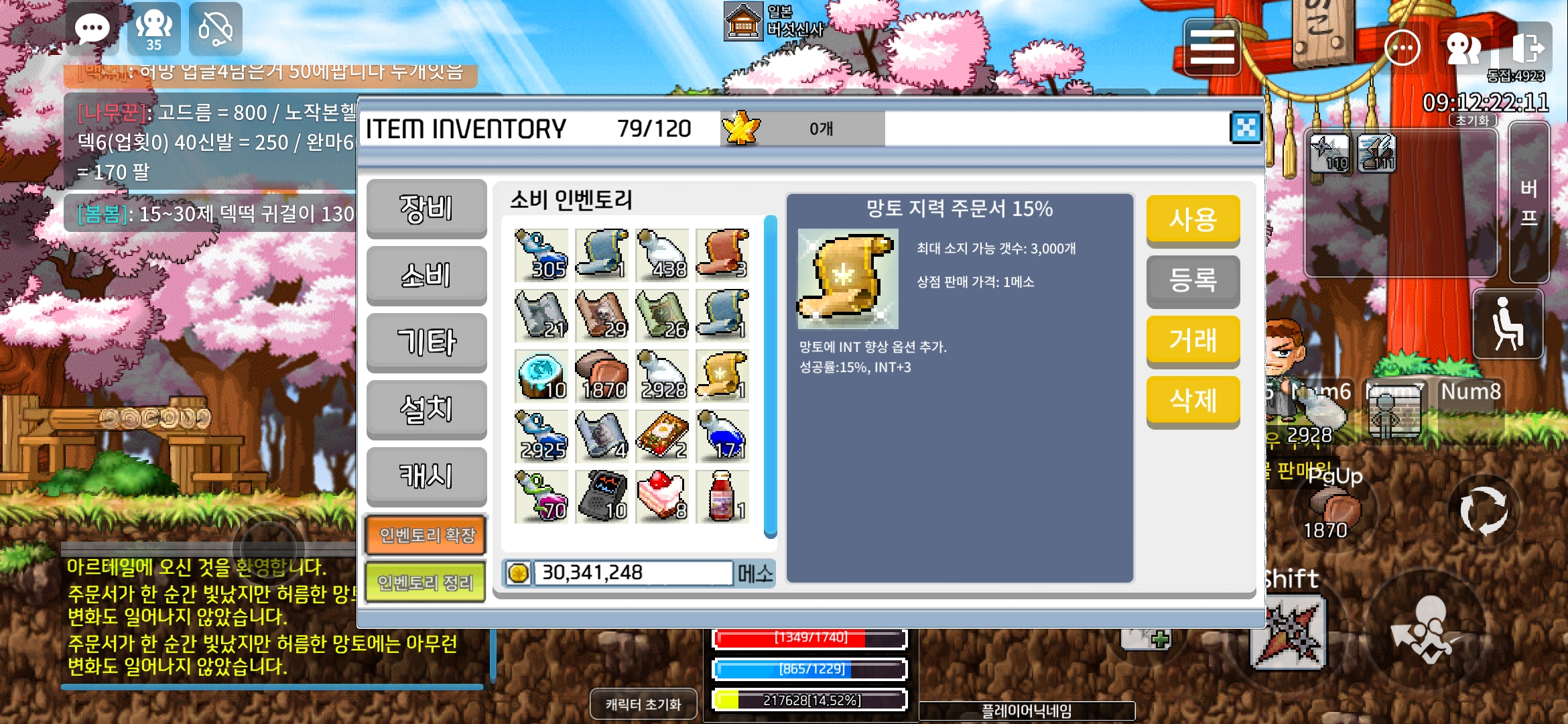Expand the 캐시 inventory category

point(426,476)
